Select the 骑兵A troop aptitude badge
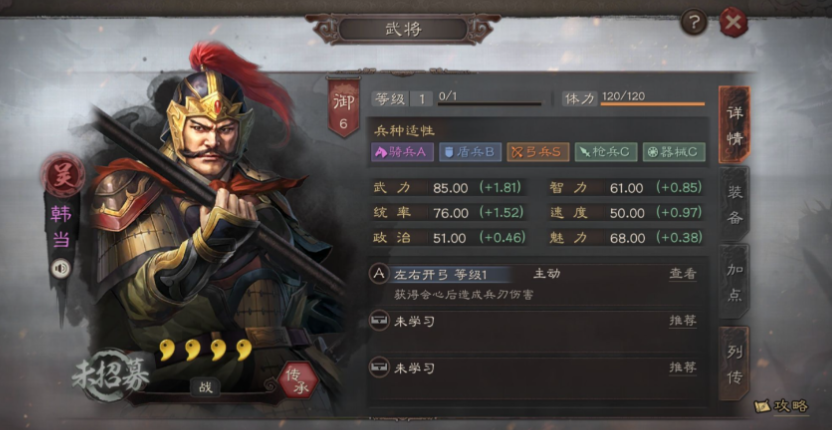Screen dimensions: 832x430 401,152
